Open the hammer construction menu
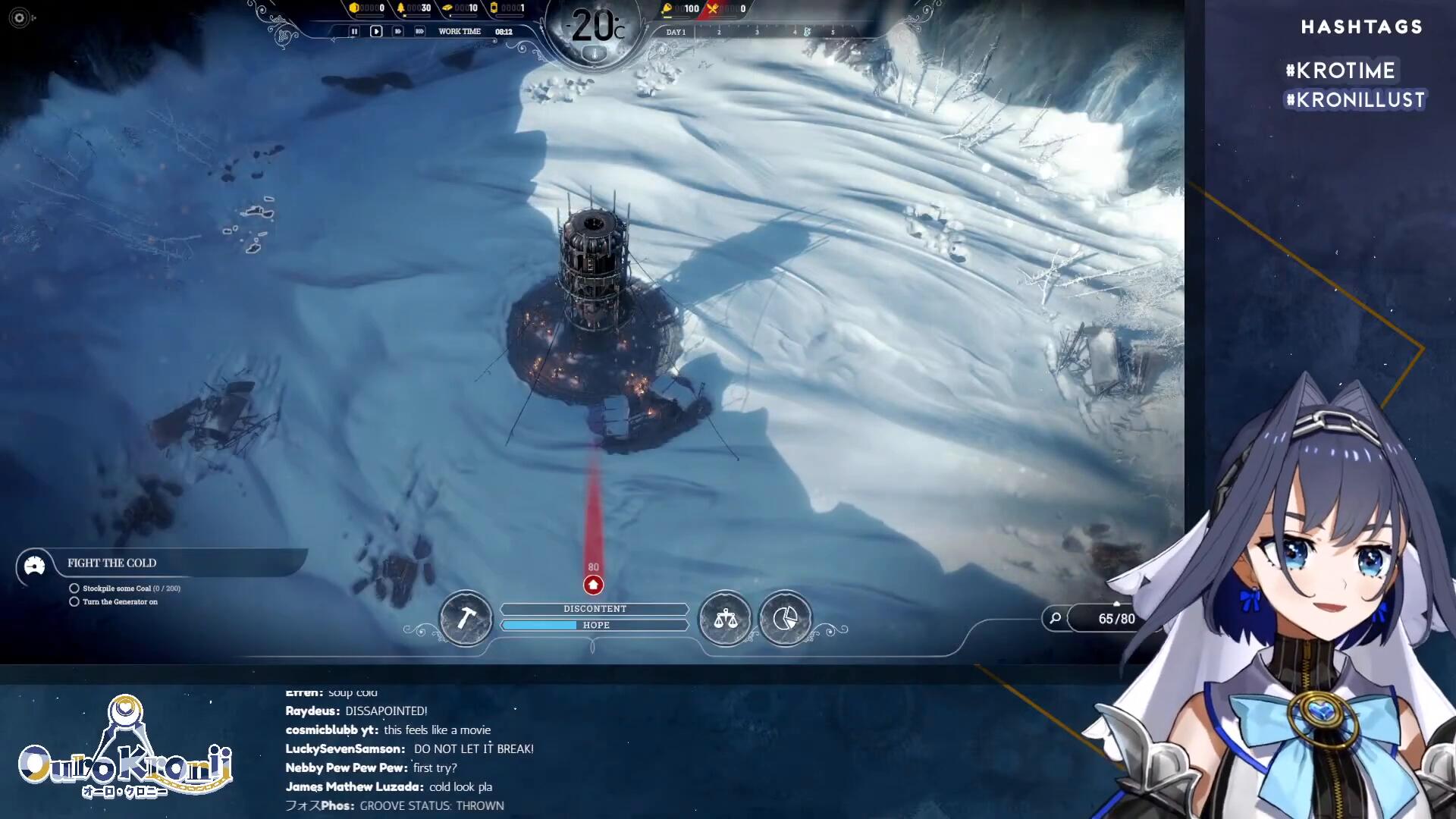The height and width of the screenshot is (819, 1456). pos(466,619)
